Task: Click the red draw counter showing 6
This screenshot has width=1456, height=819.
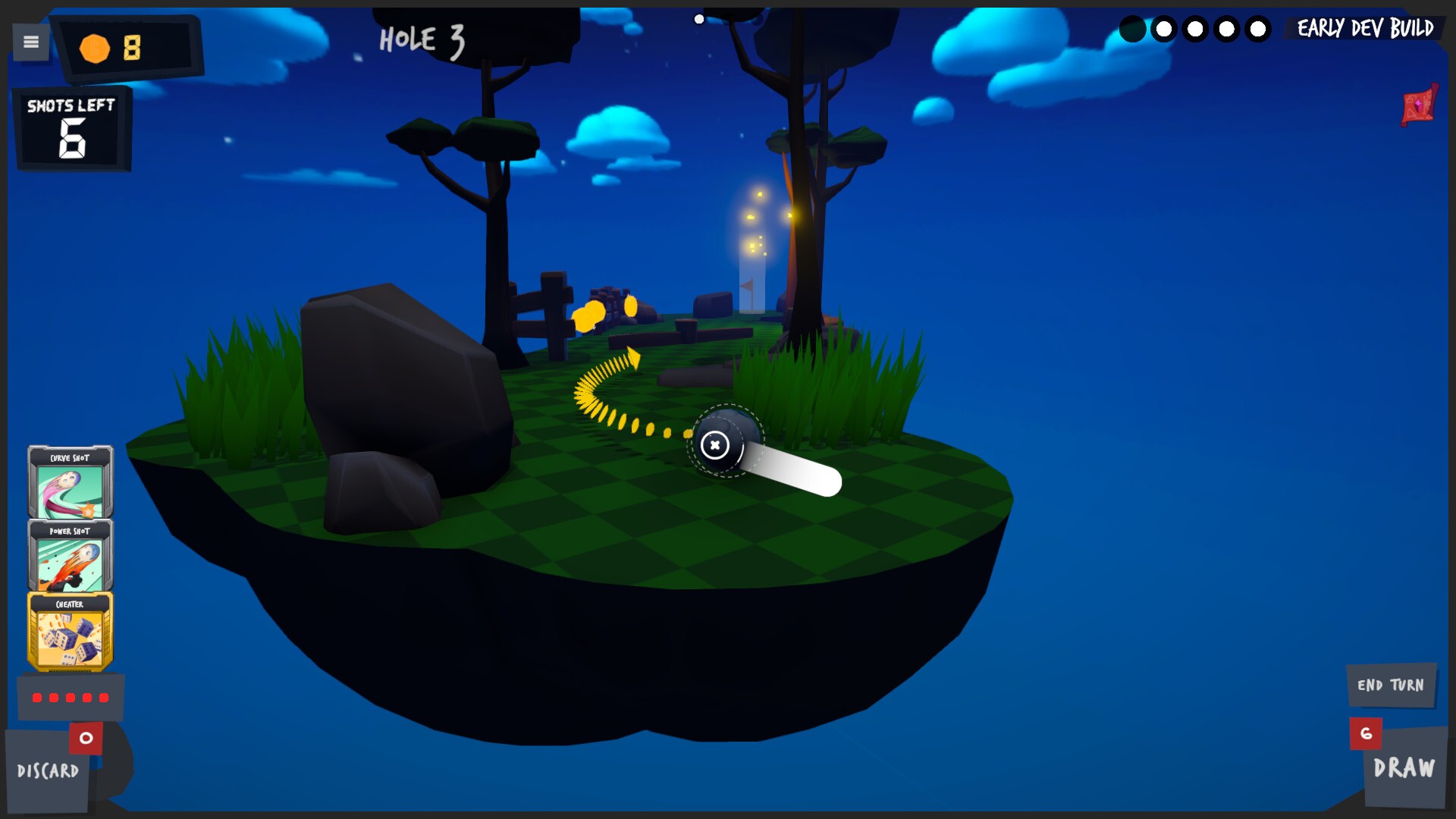Action: [x=1367, y=733]
